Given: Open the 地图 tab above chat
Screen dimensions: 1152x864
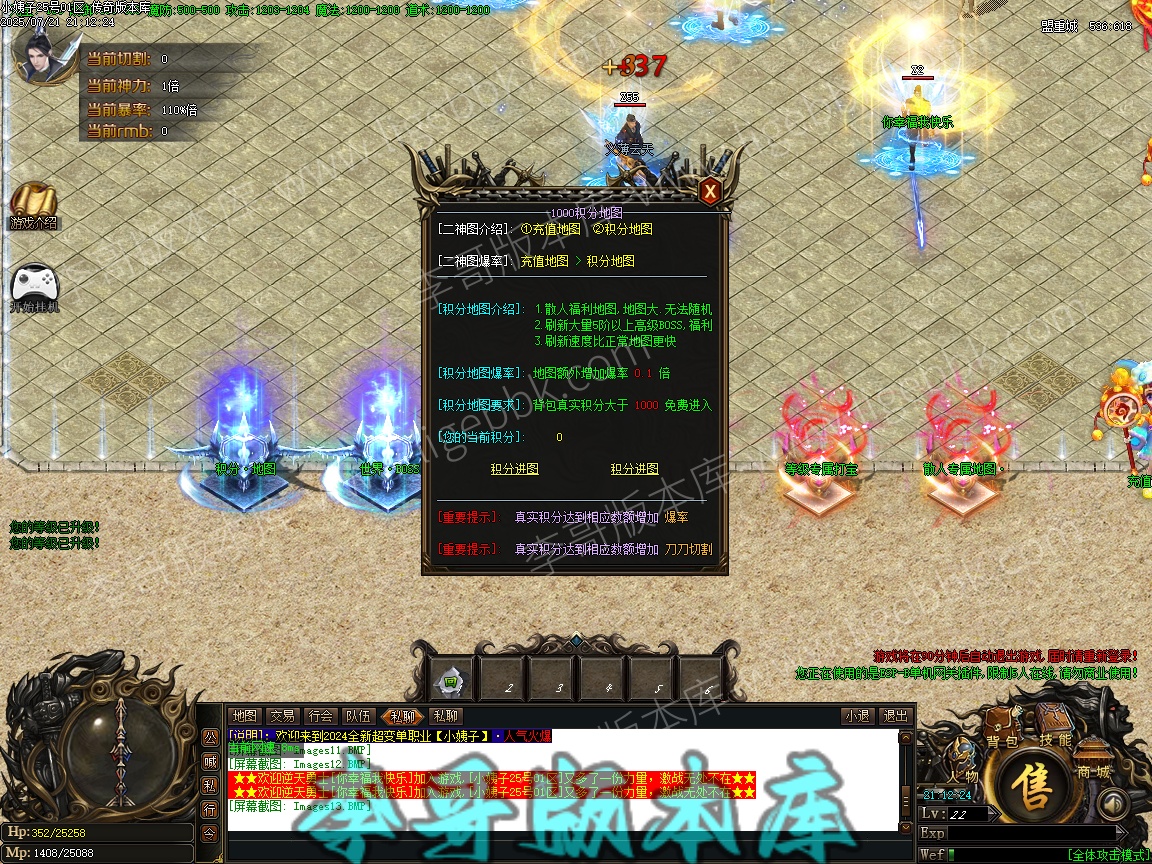Looking at the screenshot, I should 244,716.
